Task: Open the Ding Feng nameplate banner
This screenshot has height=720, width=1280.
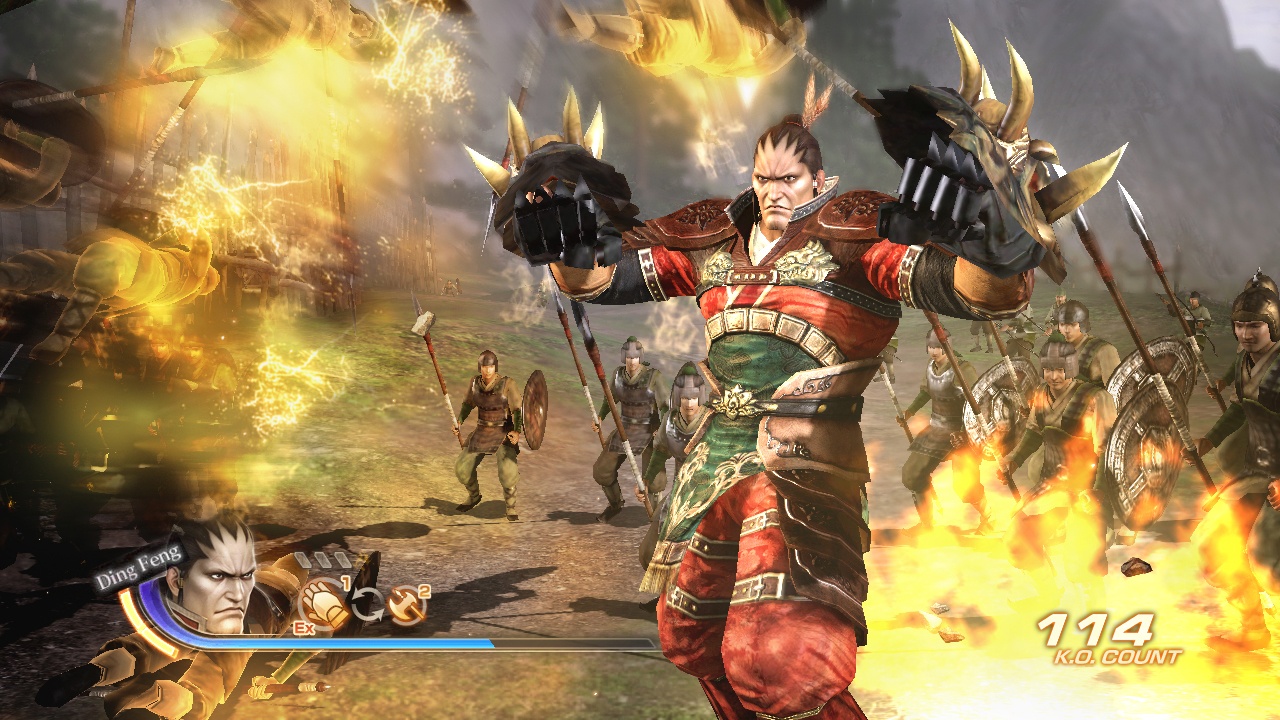Action: click(139, 572)
